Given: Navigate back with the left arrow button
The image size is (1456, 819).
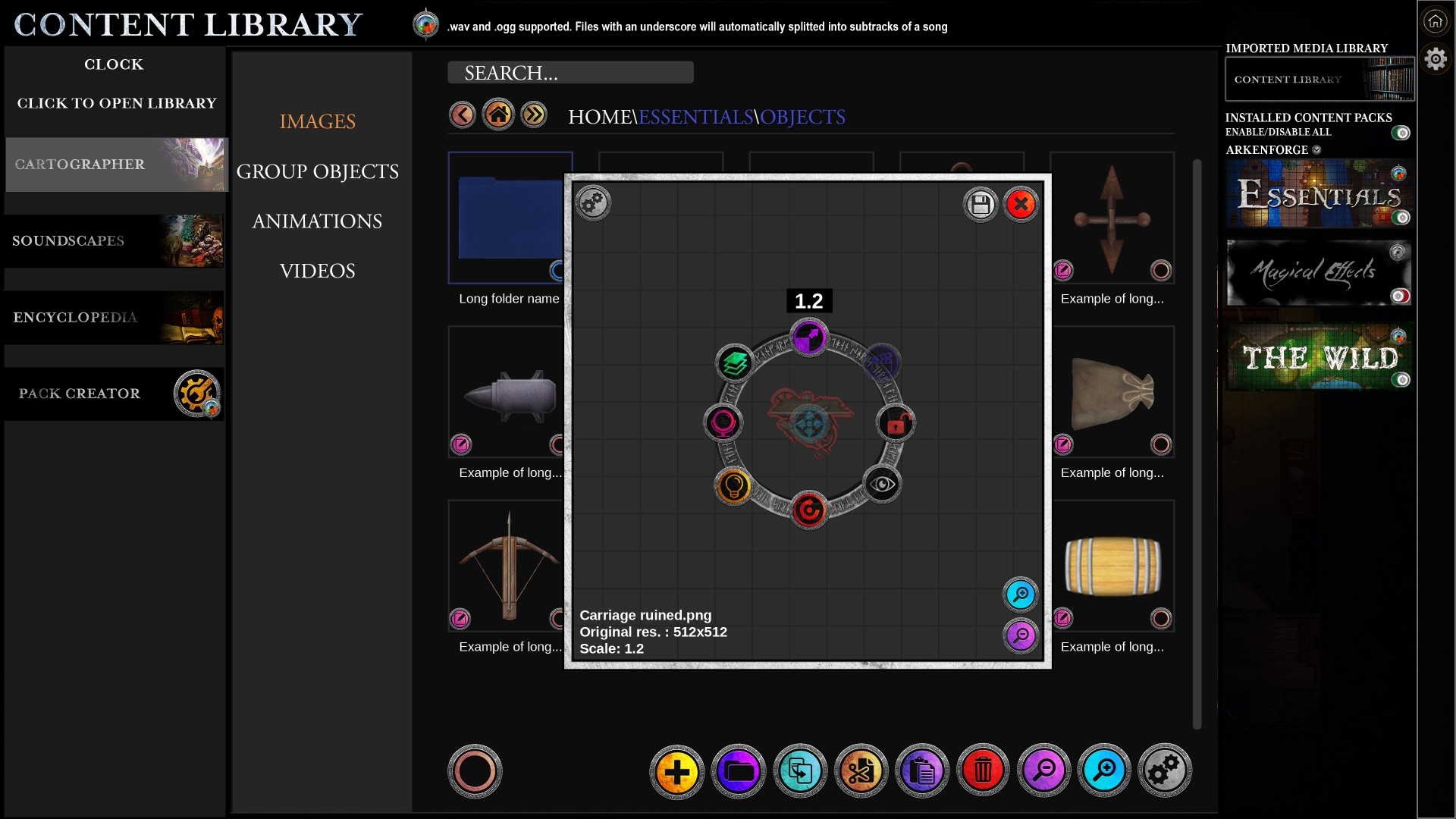Looking at the screenshot, I should 462,115.
